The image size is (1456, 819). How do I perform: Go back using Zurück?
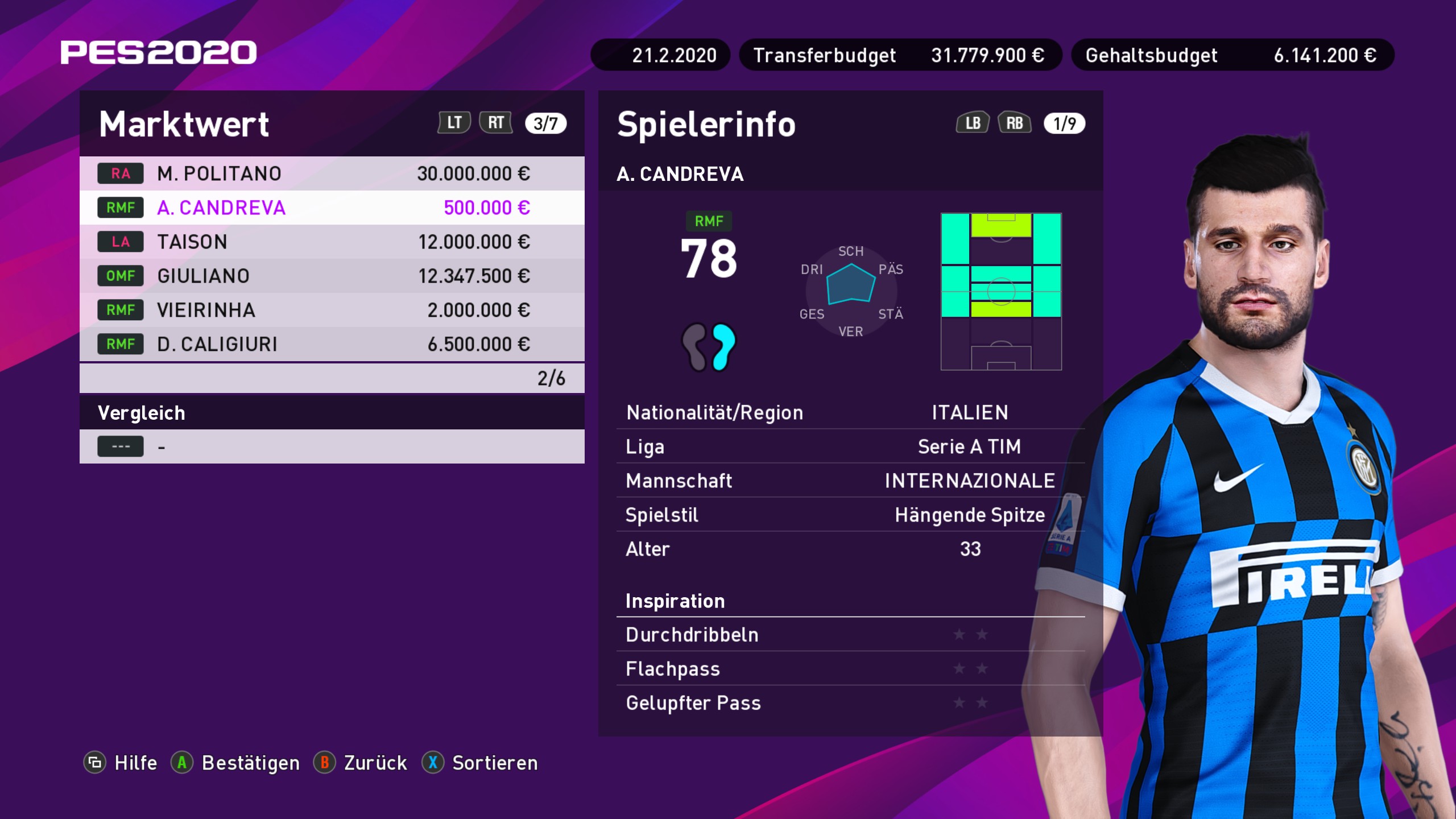click(x=361, y=763)
